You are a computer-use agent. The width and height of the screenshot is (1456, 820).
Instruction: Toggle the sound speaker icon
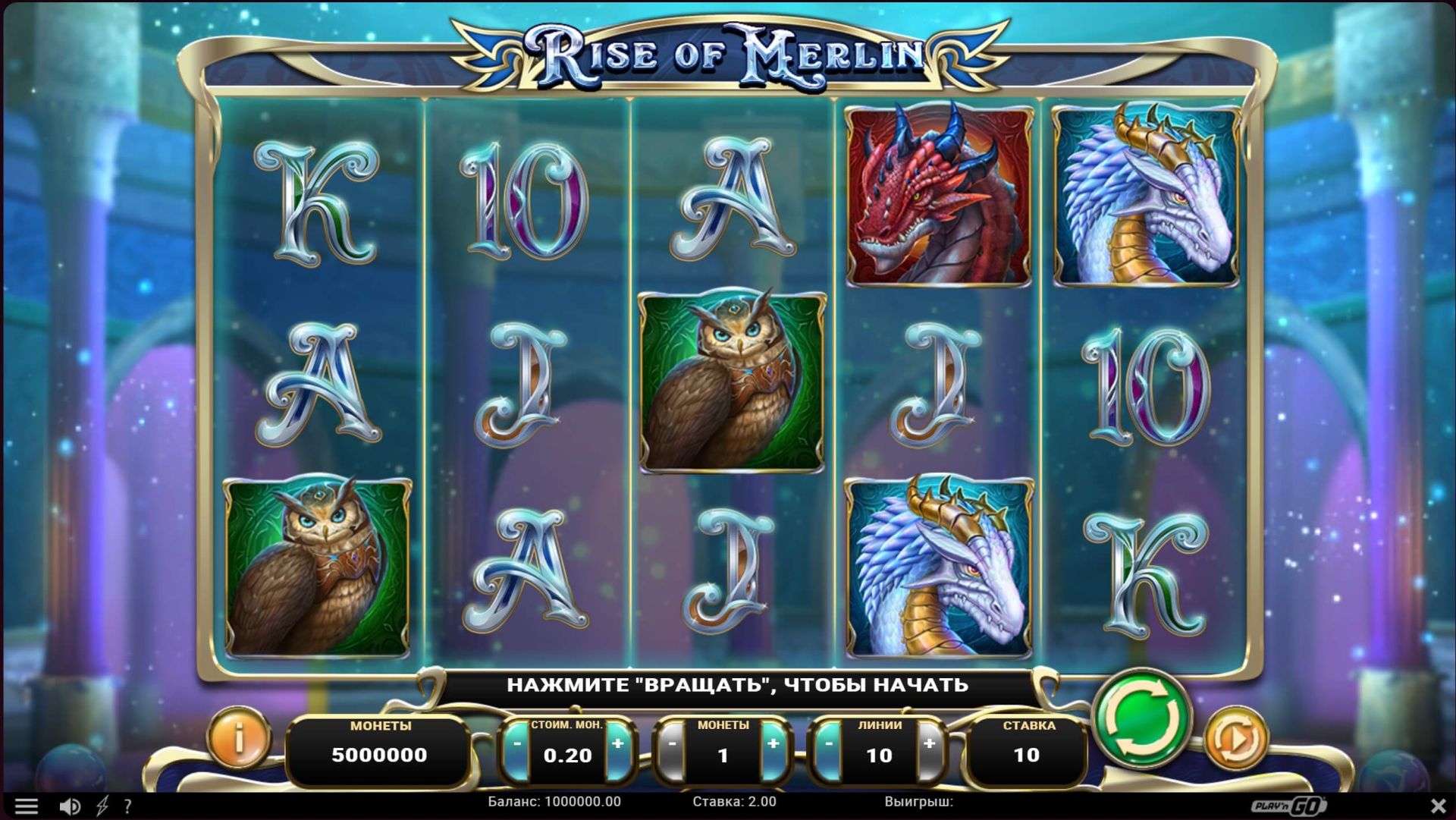click(x=70, y=806)
